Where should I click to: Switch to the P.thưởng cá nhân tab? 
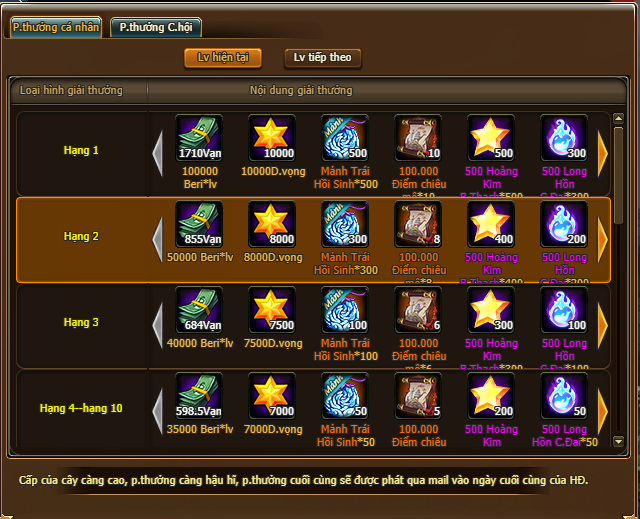point(56,27)
